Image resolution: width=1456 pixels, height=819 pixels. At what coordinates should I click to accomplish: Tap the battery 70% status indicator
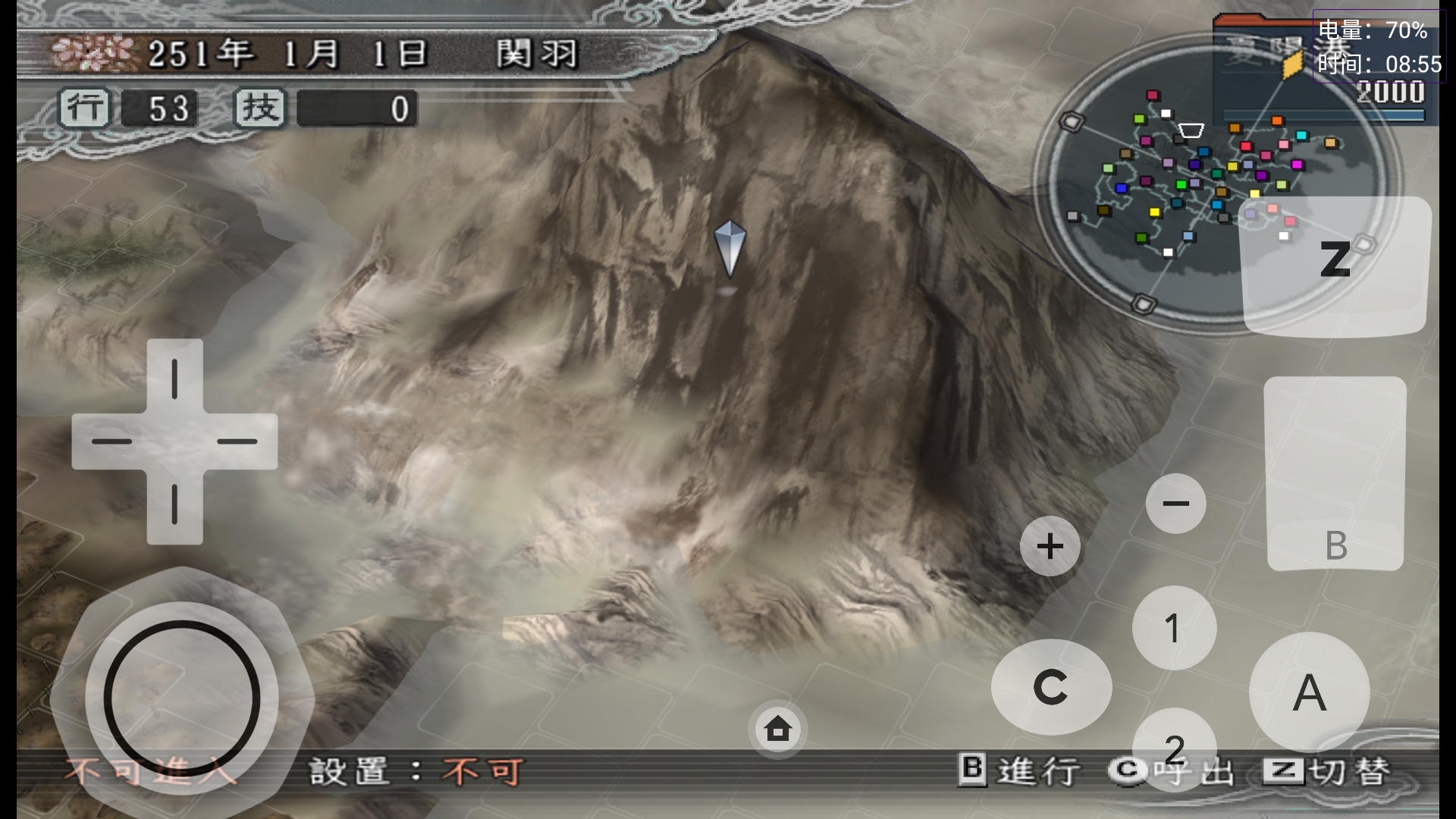tap(1373, 30)
